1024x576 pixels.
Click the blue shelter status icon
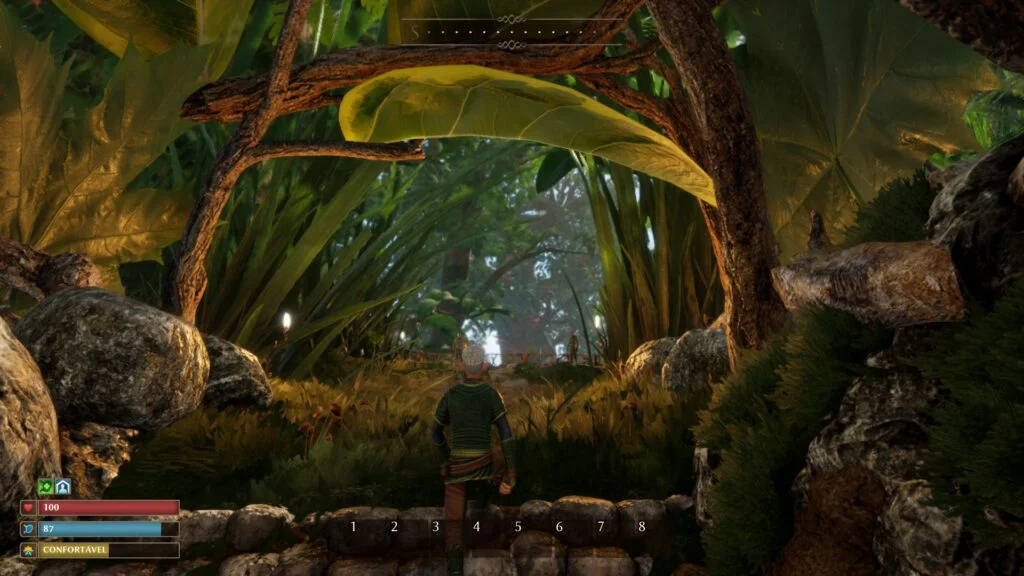pos(62,486)
